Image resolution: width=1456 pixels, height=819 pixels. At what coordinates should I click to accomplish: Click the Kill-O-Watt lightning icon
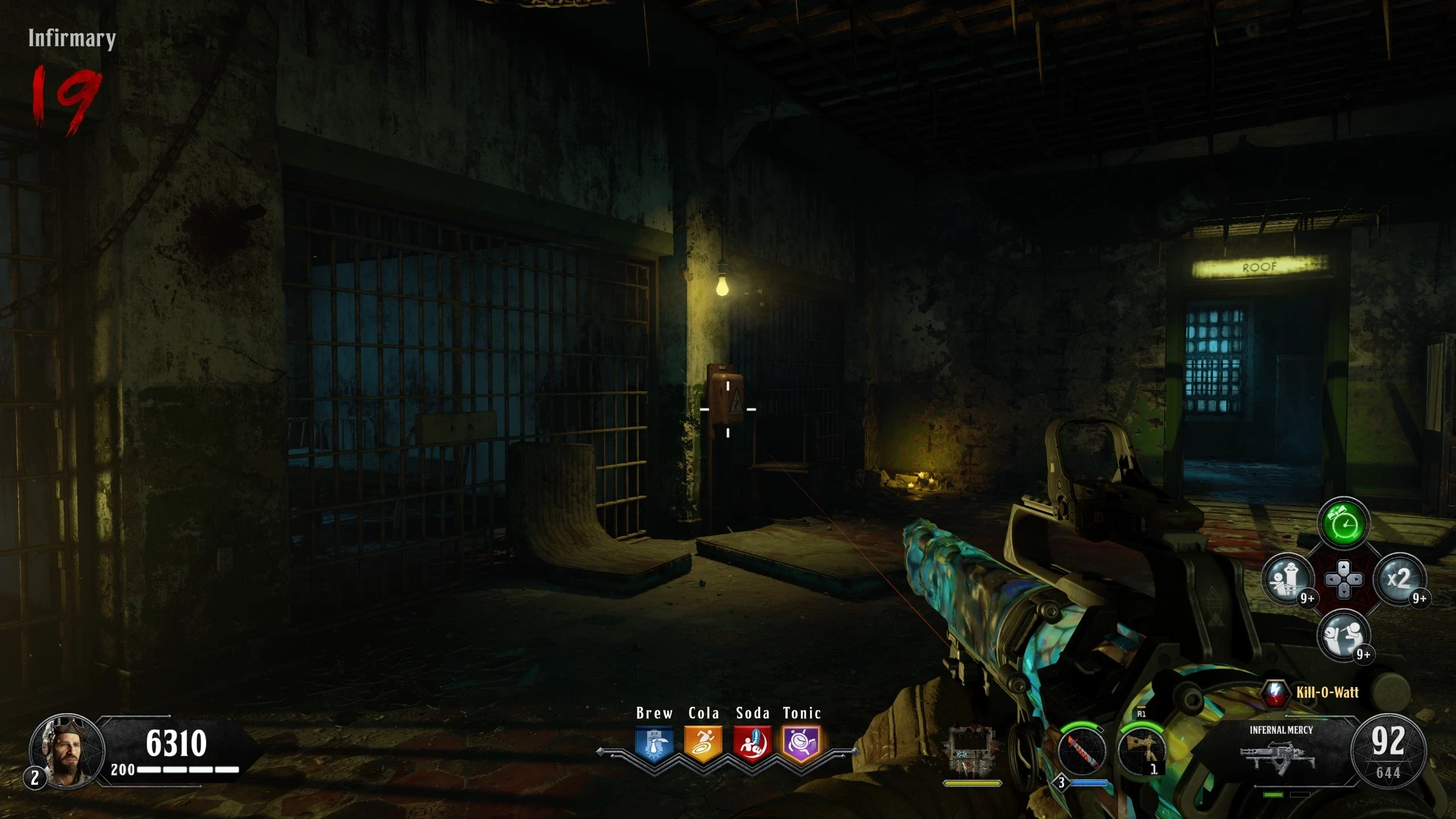1276,692
